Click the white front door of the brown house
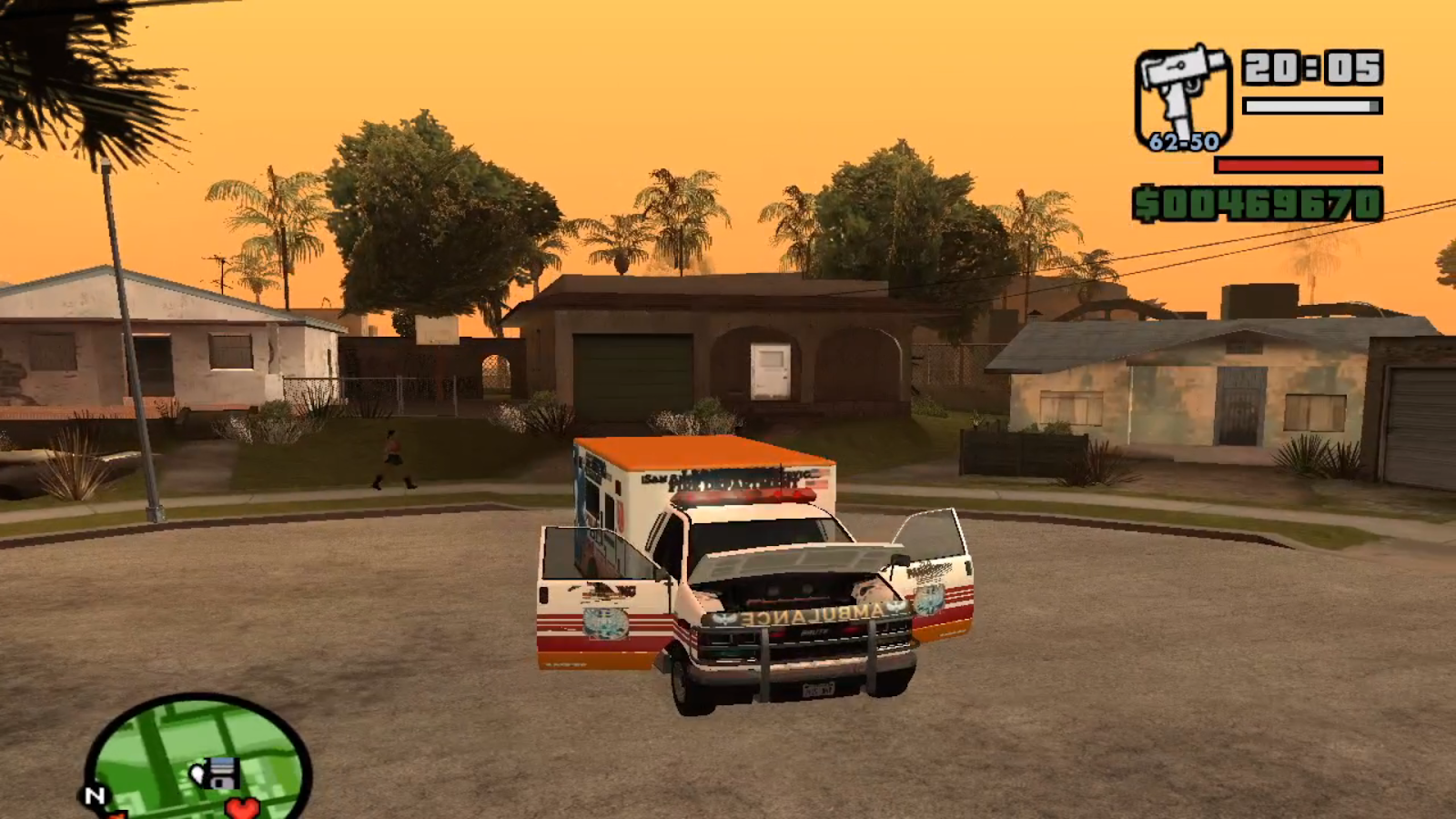1456x819 pixels. [x=769, y=372]
